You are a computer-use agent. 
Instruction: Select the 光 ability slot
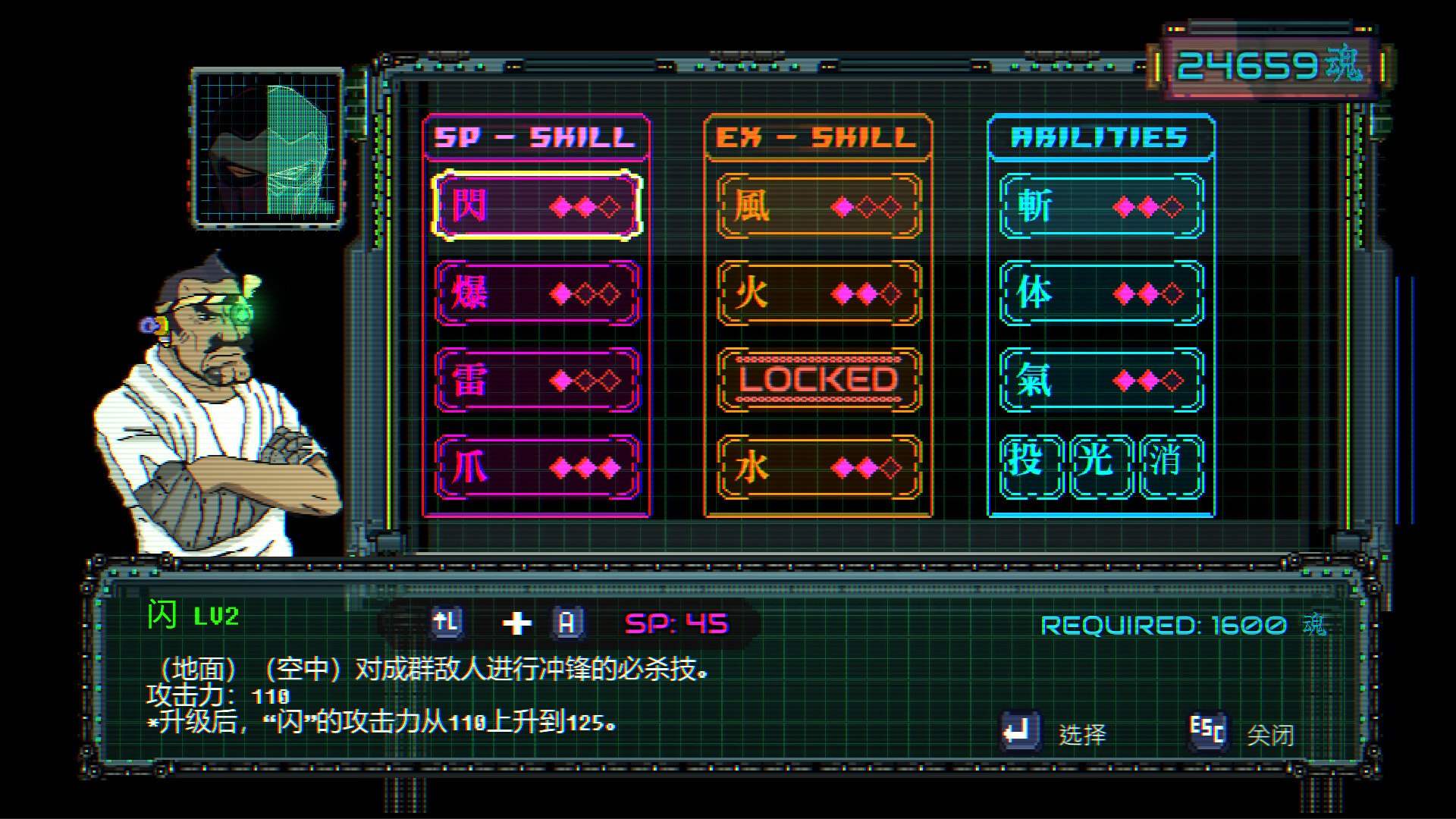(x=1099, y=466)
